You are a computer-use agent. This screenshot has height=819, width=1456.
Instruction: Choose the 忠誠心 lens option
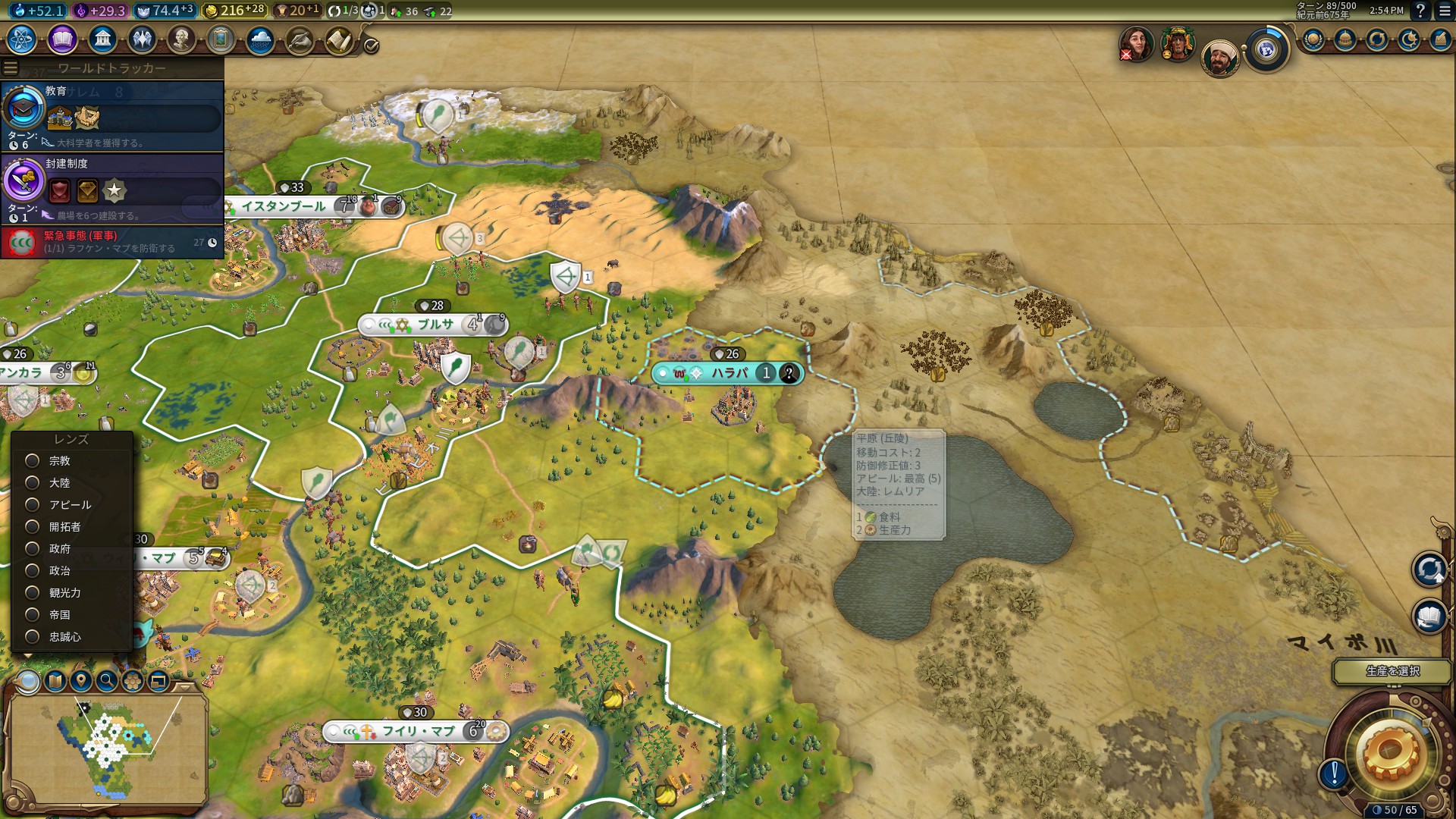coord(33,636)
